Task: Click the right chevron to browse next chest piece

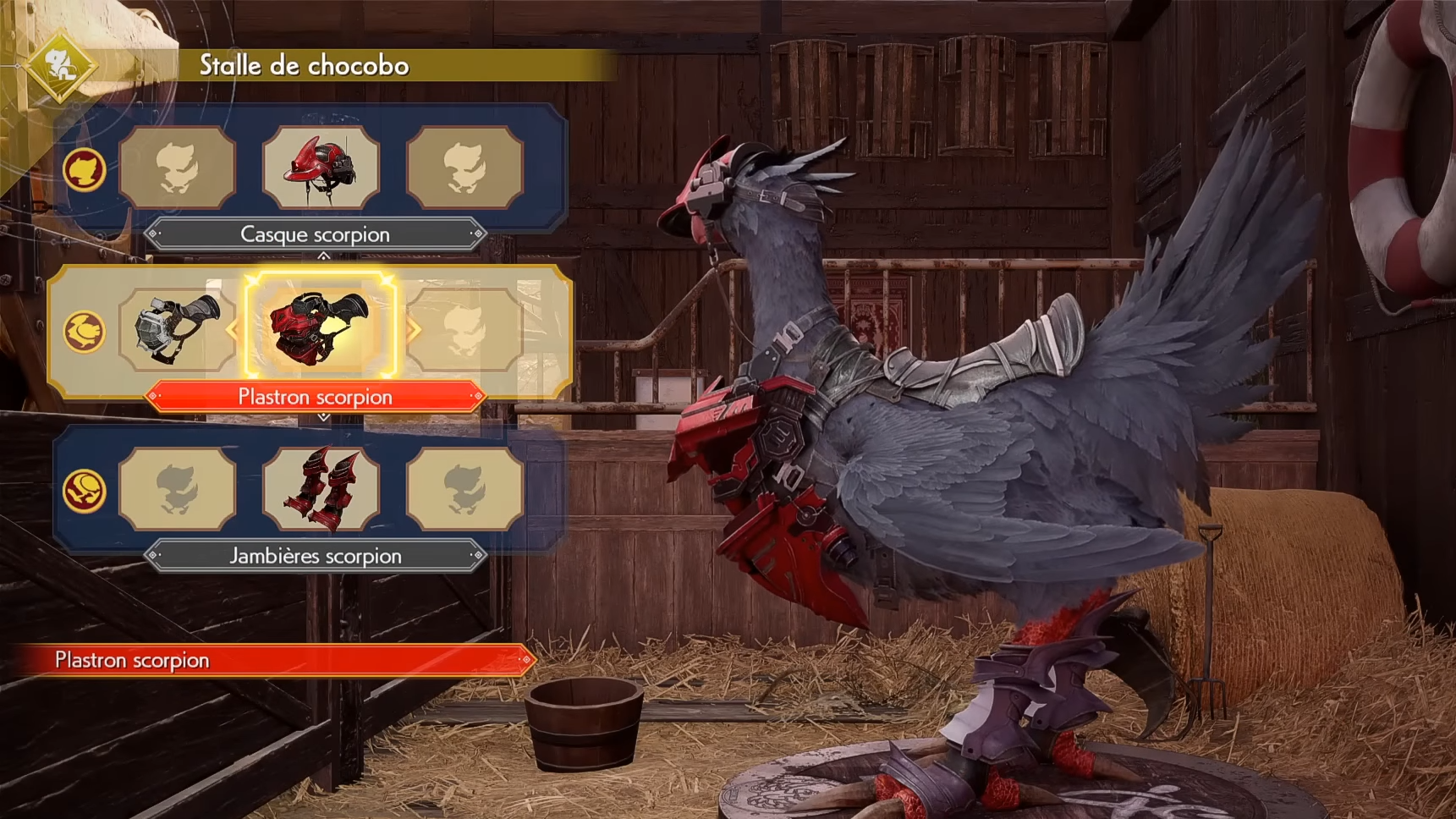Action: point(414,332)
